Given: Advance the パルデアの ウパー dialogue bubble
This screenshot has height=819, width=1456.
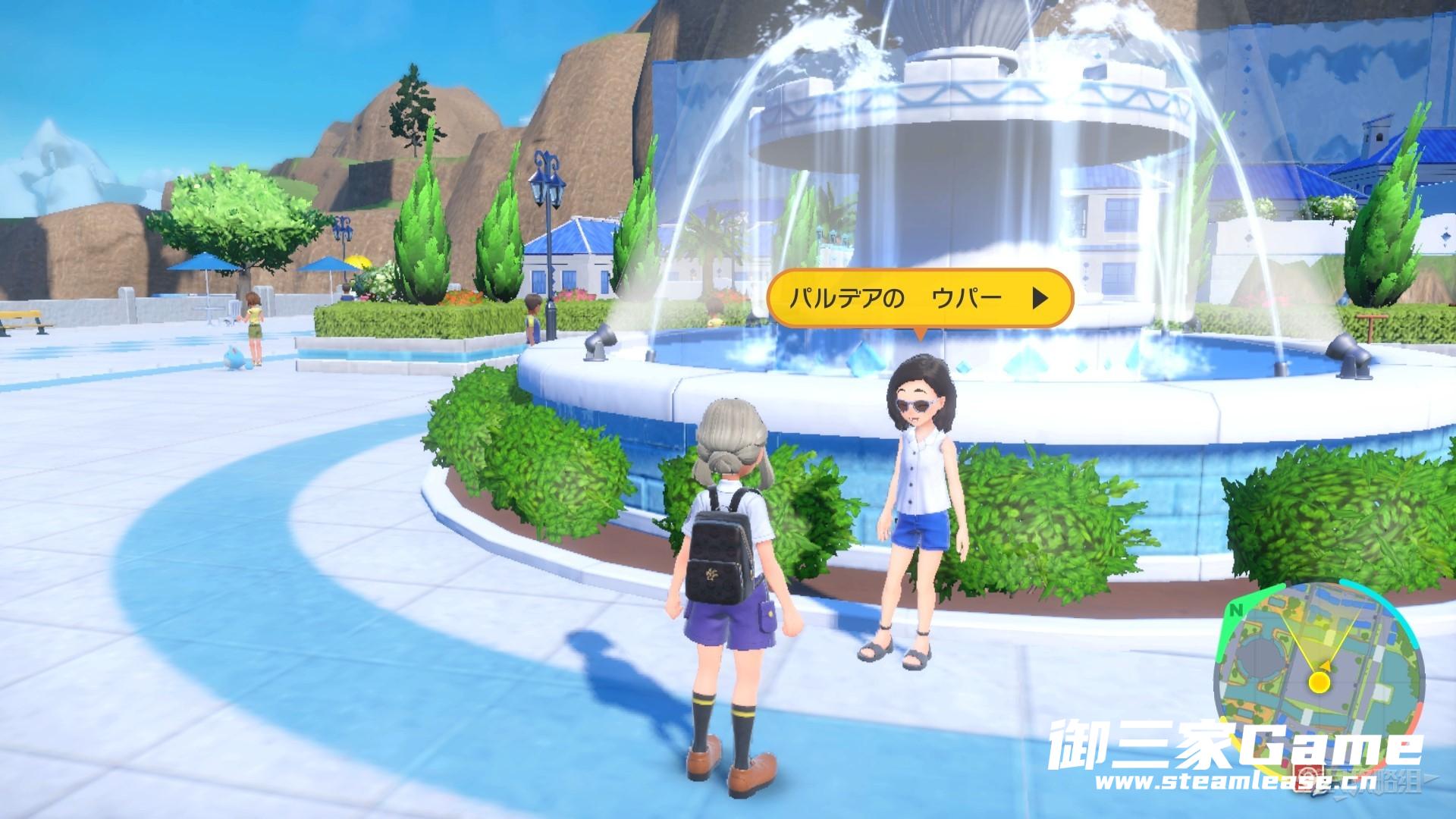Looking at the screenshot, I should point(1040,299).
